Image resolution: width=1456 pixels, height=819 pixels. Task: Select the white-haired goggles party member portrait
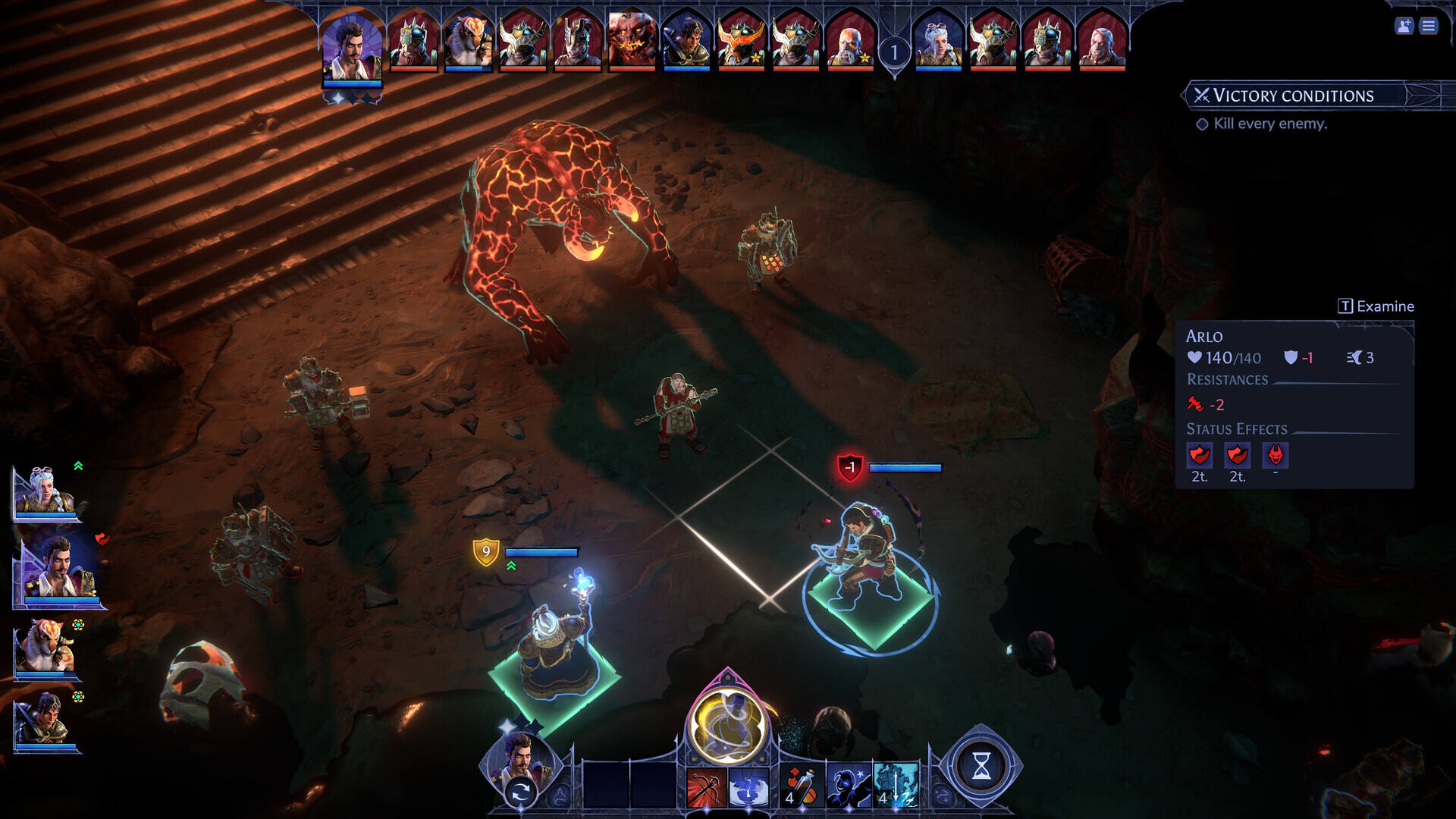tap(45, 491)
